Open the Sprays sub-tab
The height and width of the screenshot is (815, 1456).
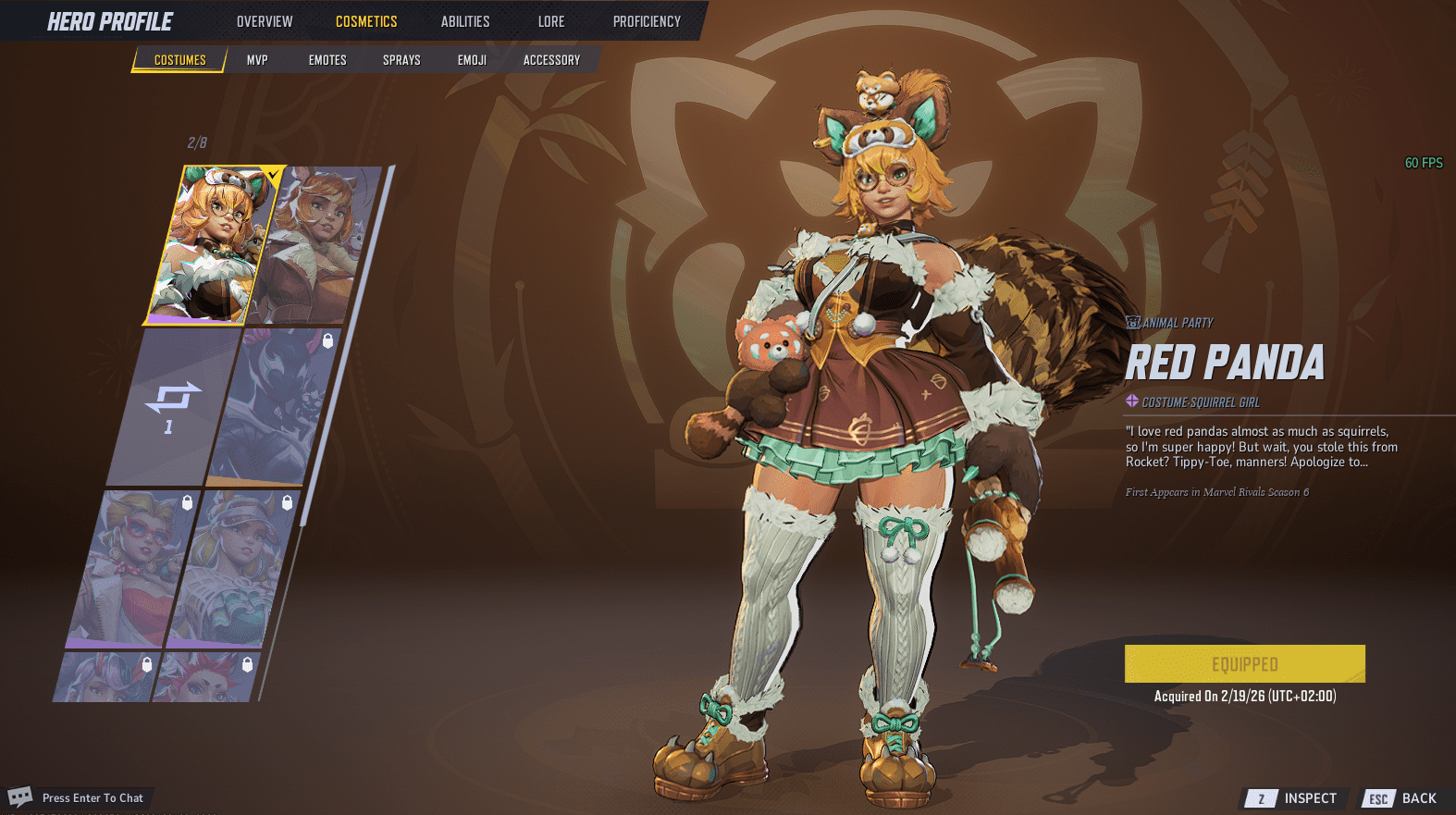tap(401, 60)
